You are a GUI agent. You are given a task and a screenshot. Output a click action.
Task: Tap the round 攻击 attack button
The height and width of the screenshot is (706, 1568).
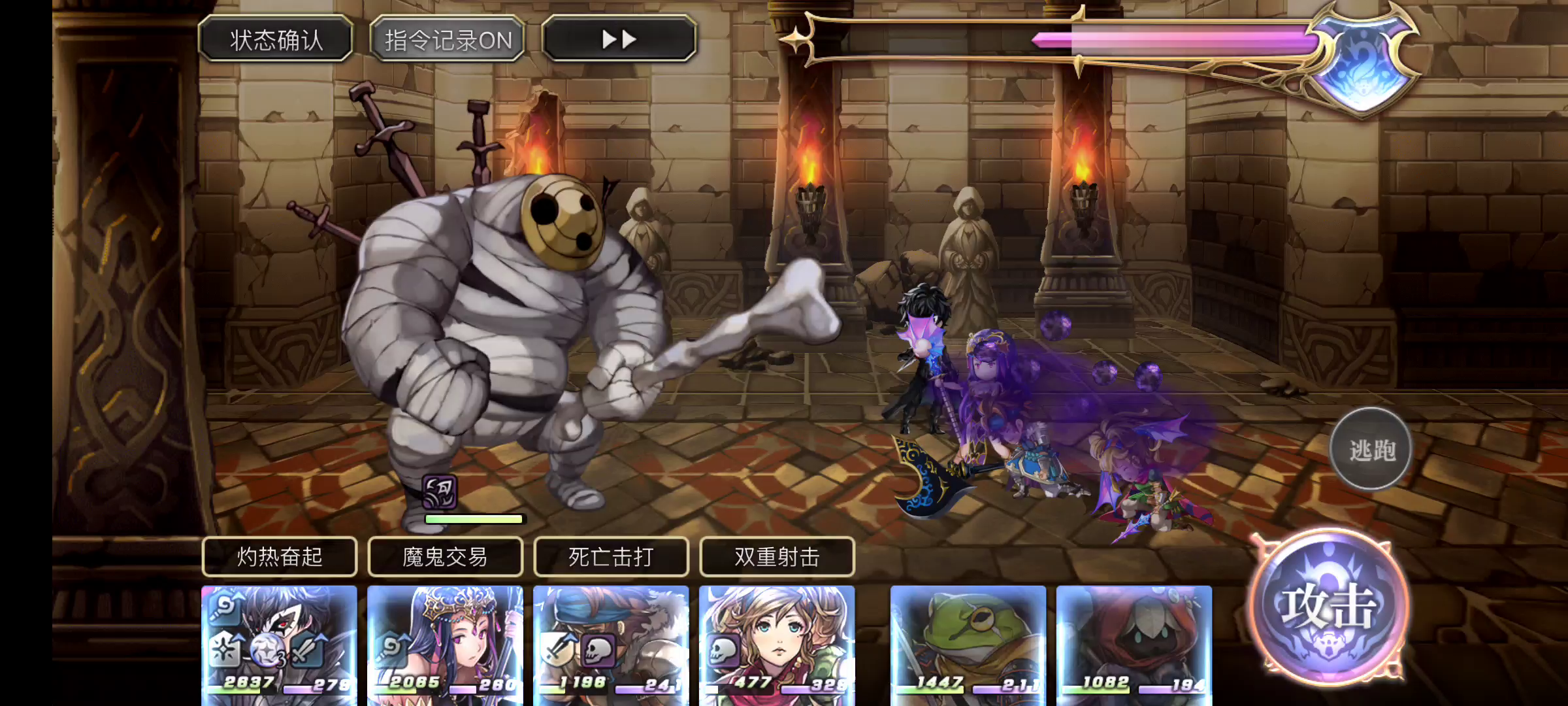(x=1329, y=607)
